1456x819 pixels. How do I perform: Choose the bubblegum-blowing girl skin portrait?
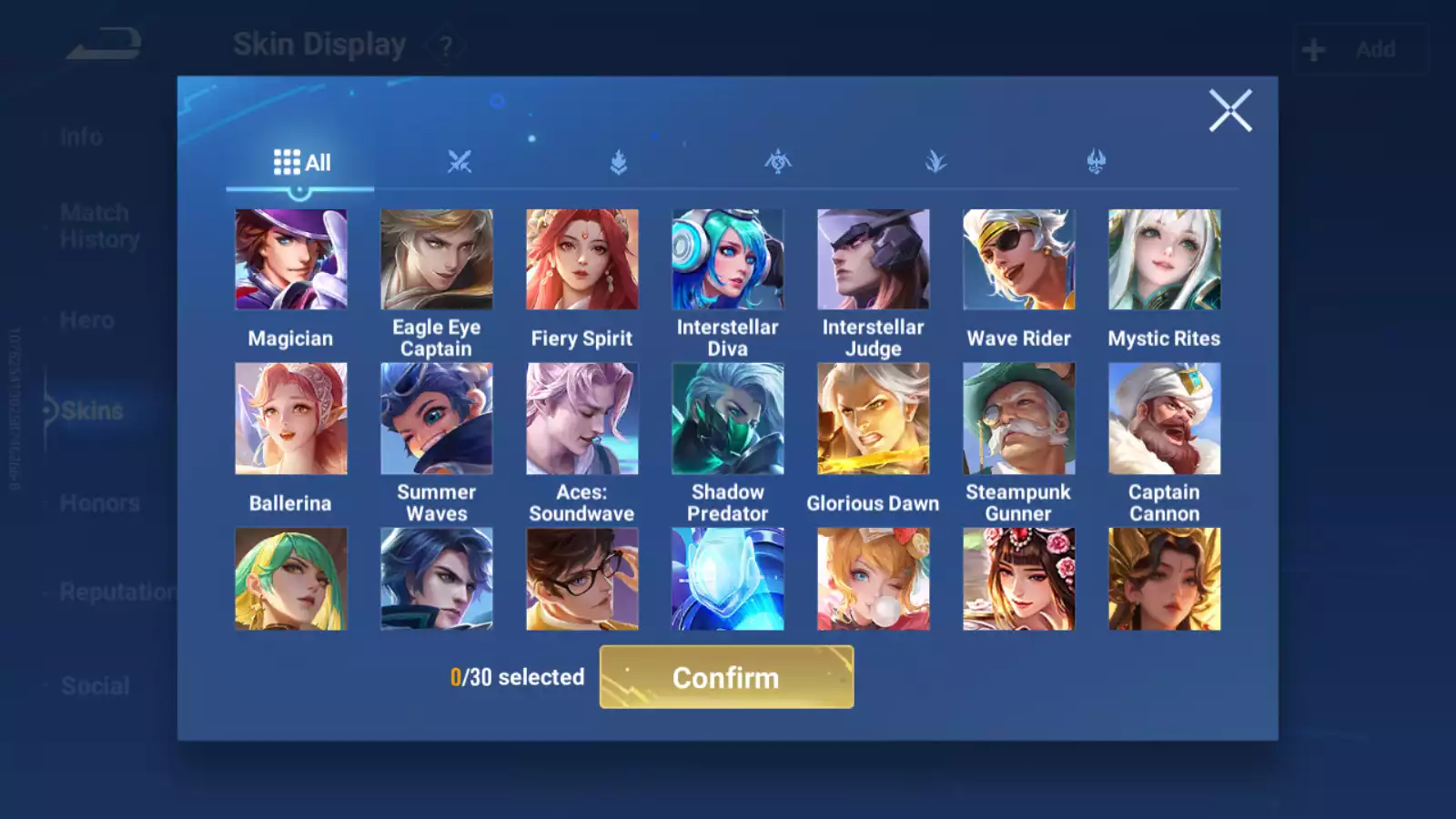click(x=874, y=579)
